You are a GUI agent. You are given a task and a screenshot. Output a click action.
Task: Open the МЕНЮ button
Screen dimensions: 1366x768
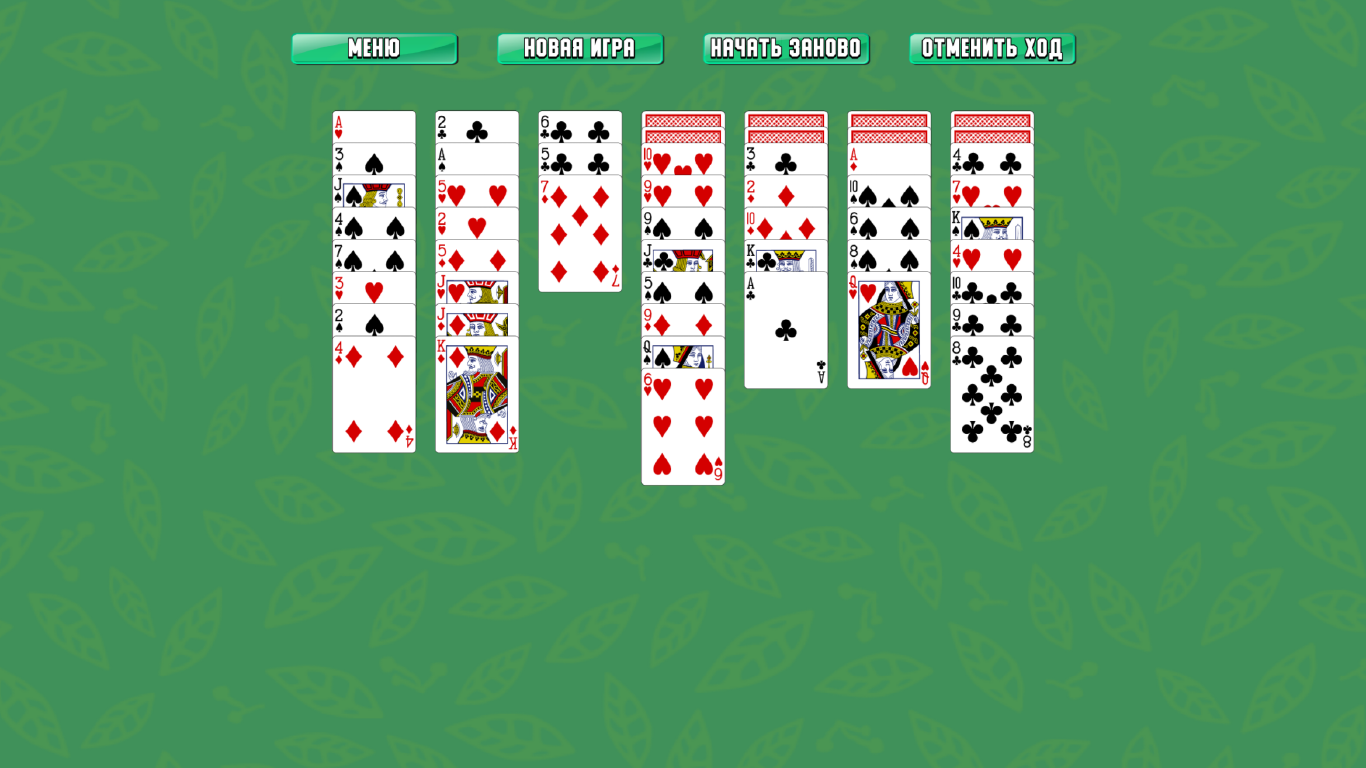click(374, 46)
